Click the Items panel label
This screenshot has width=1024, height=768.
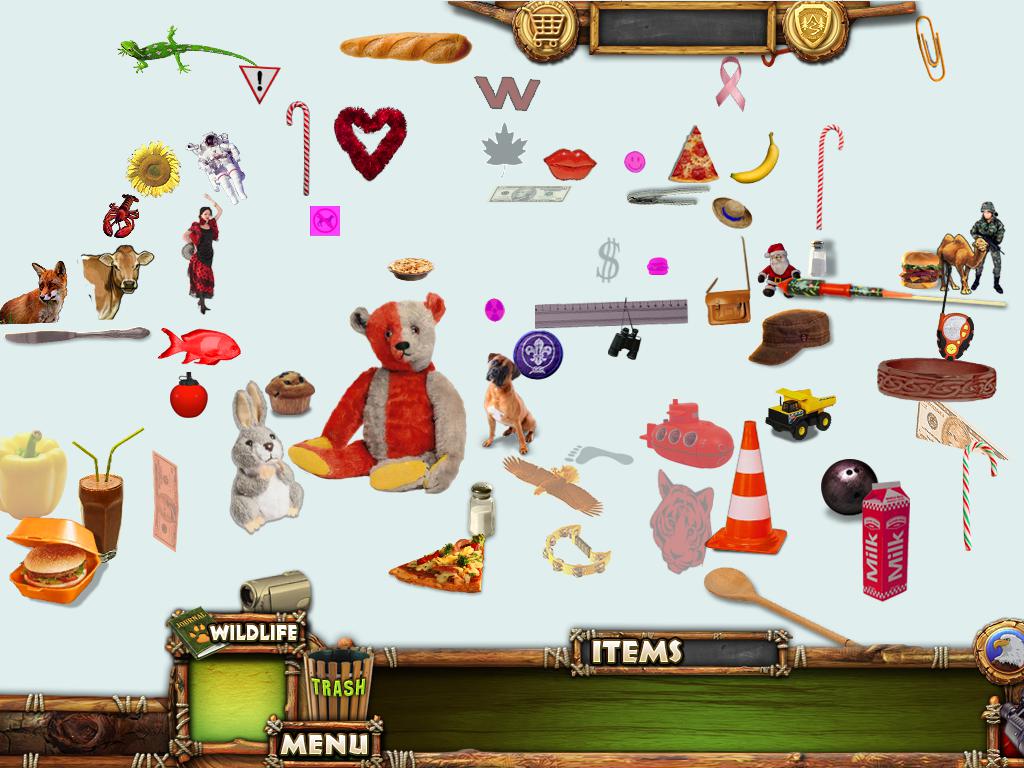point(636,652)
